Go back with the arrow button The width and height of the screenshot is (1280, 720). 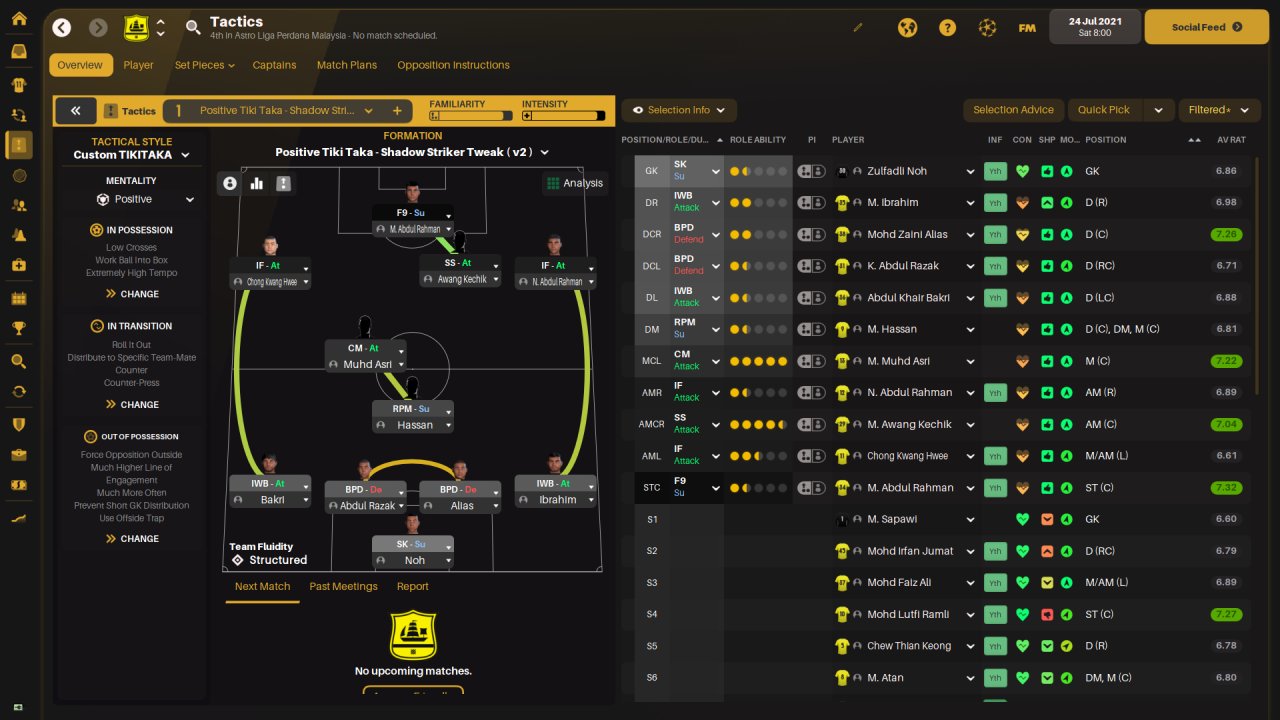pyautogui.click(x=62, y=28)
